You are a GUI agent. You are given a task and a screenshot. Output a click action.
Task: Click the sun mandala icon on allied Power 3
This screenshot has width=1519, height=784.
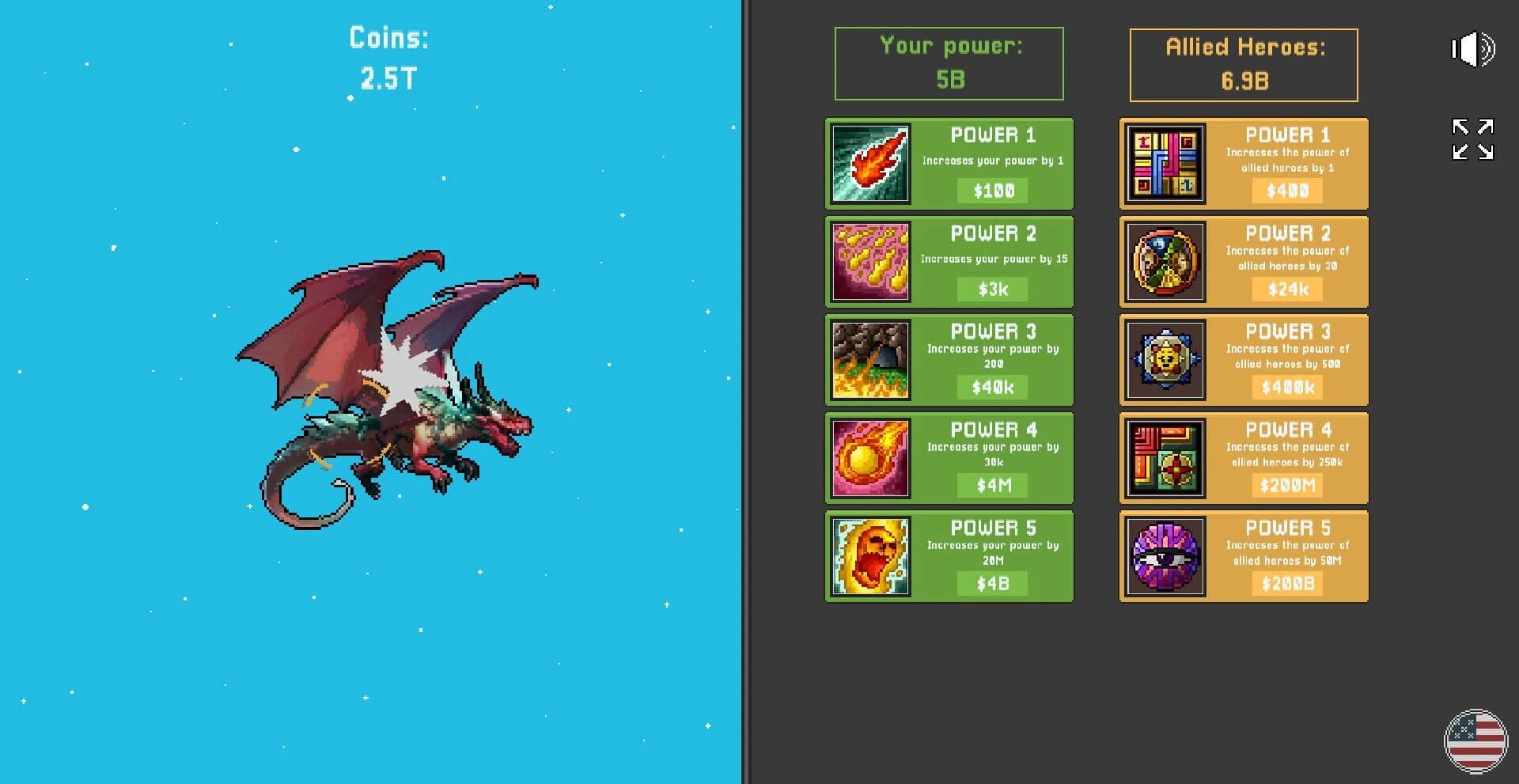point(1163,359)
